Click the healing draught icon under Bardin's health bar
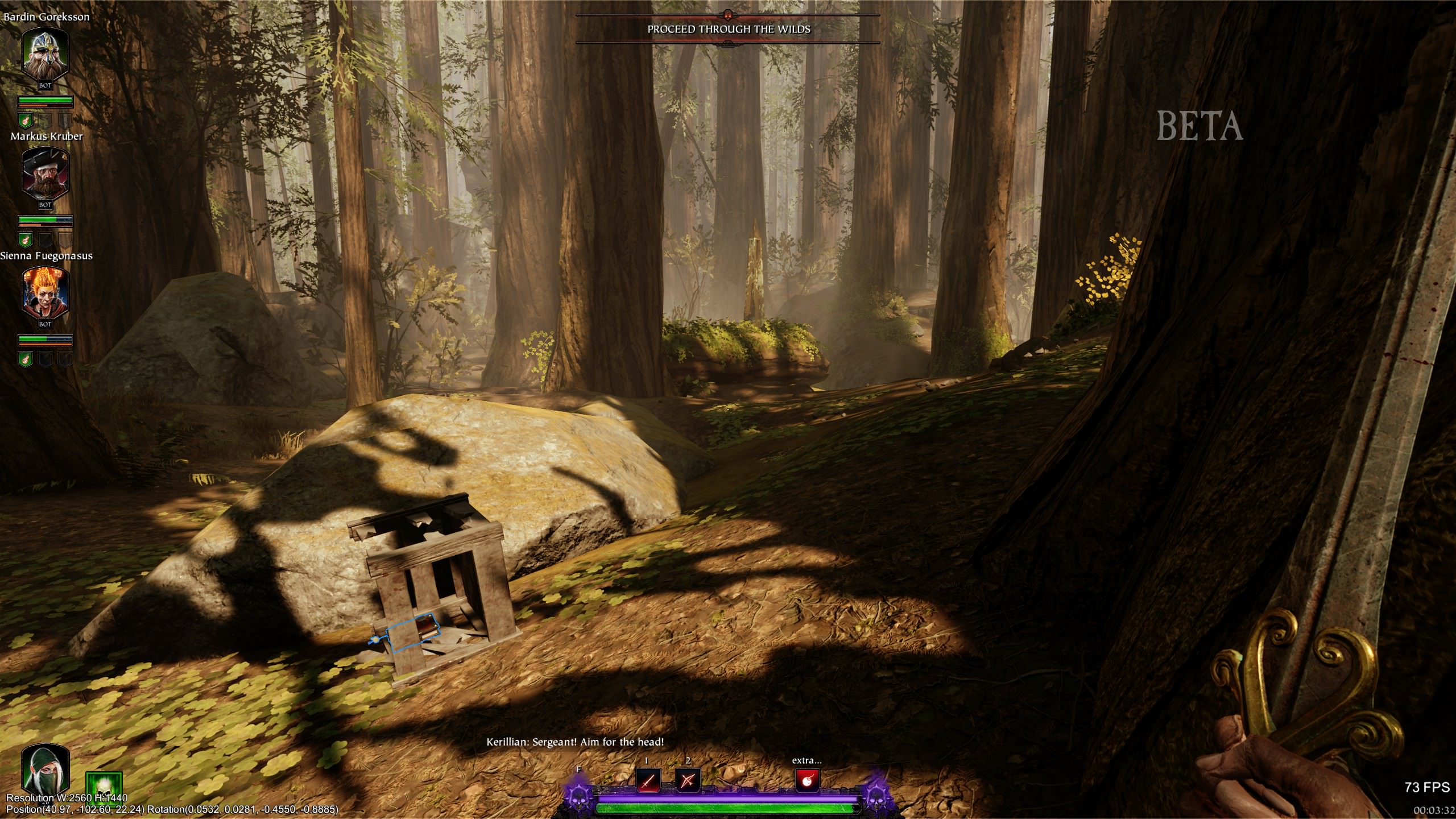Screen dimensions: 1456x819 click(x=25, y=120)
